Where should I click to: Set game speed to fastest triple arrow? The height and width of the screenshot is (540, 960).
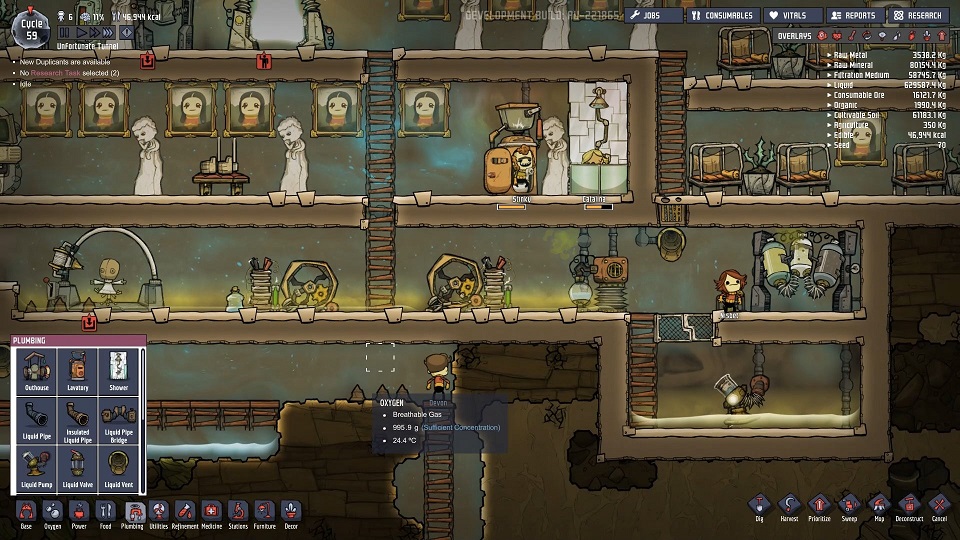(109, 33)
